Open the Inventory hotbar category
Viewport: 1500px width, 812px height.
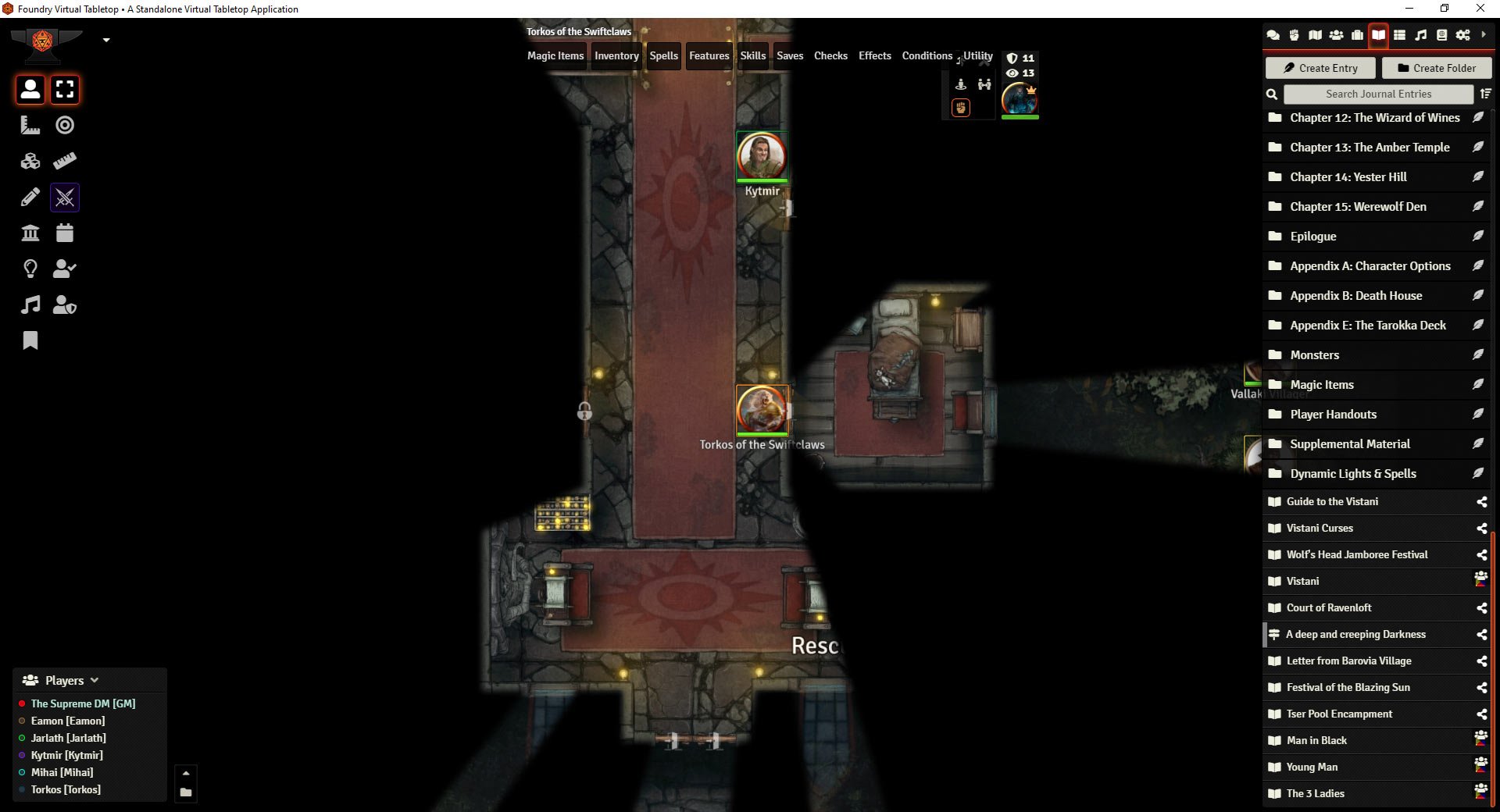point(616,55)
